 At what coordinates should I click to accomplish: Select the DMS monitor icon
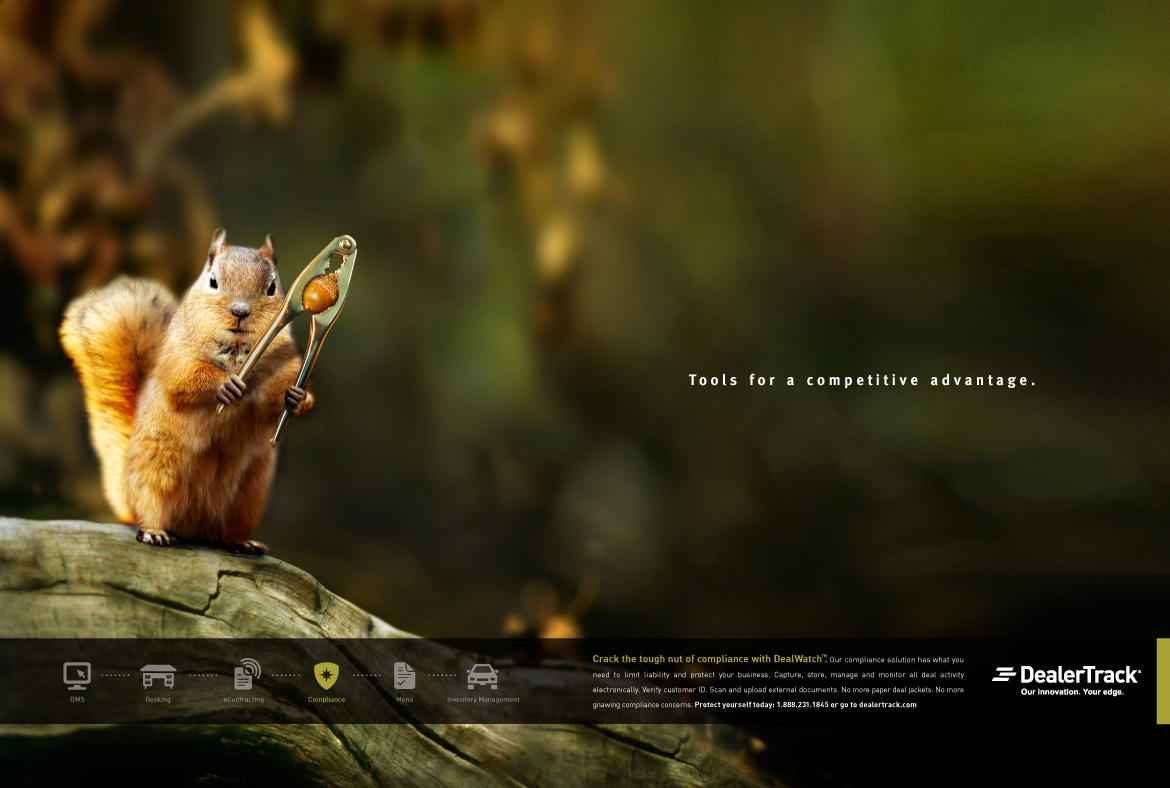pyautogui.click(x=77, y=676)
